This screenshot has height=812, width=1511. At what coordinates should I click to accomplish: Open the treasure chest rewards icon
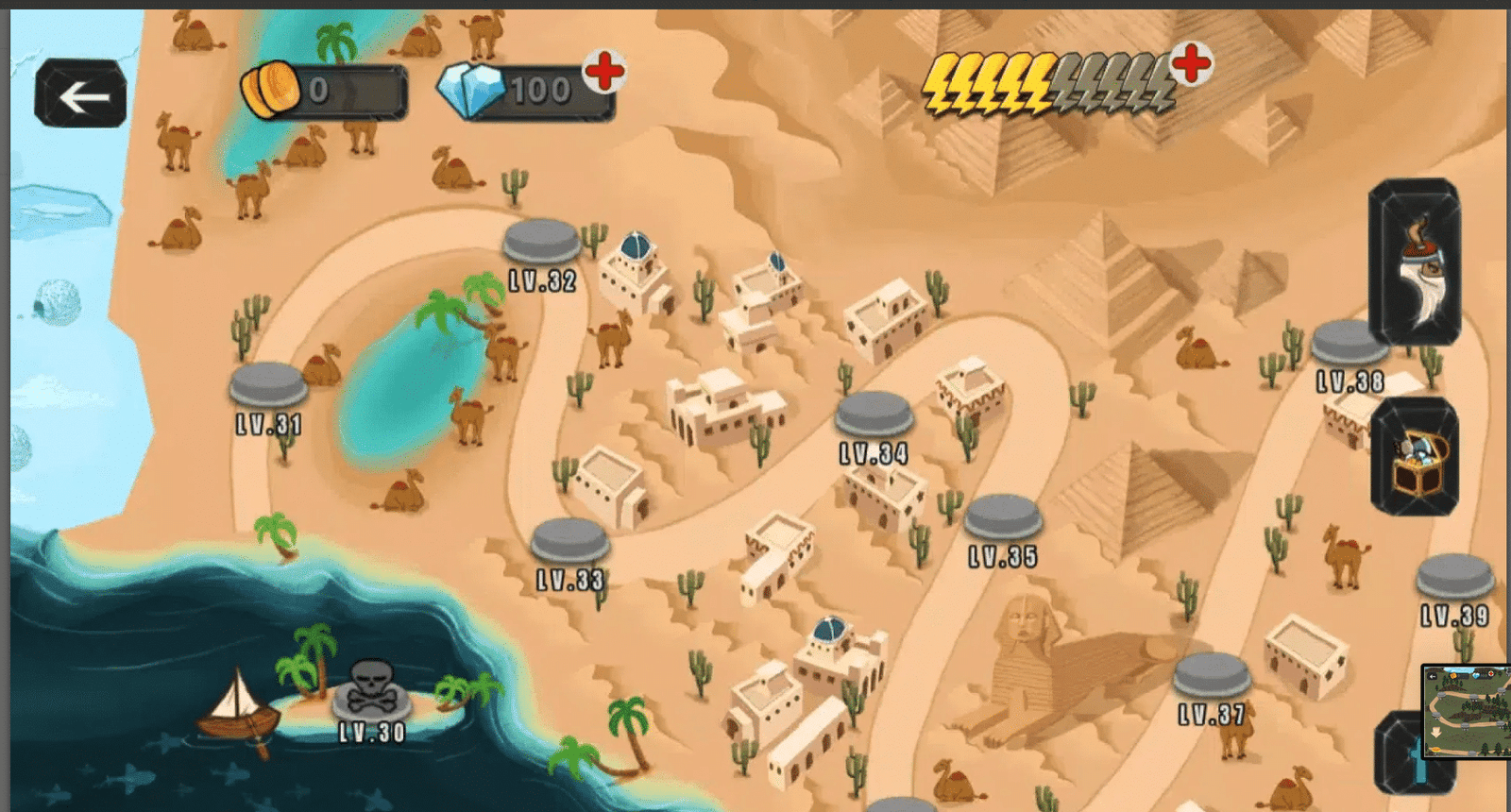pyautogui.click(x=1414, y=458)
